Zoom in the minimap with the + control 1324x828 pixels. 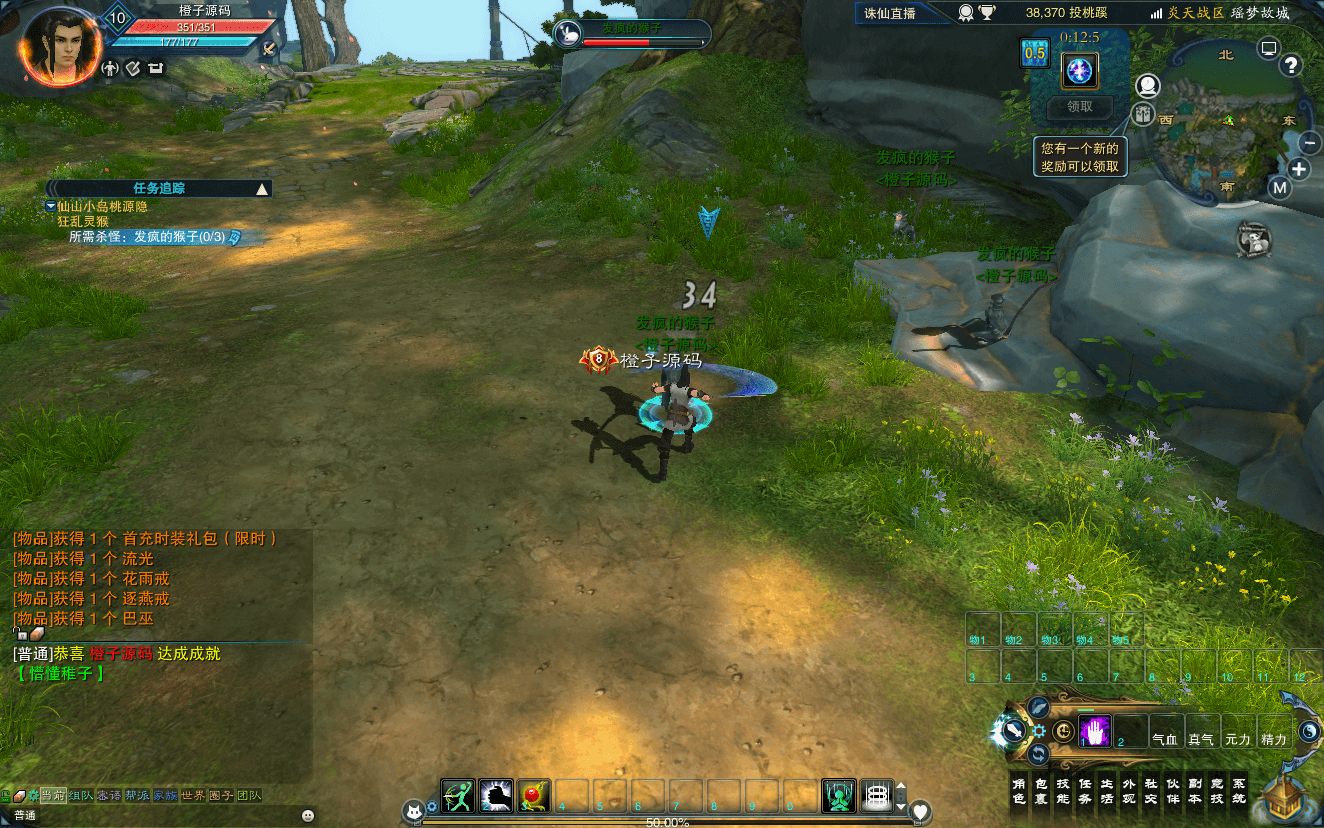tap(1299, 168)
